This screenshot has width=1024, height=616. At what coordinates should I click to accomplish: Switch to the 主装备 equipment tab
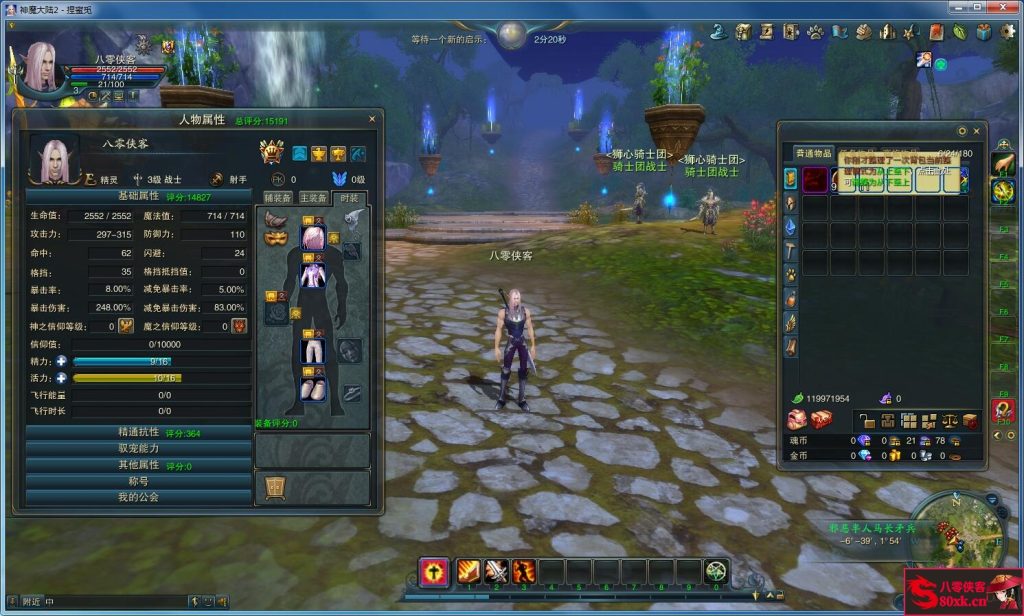313,198
